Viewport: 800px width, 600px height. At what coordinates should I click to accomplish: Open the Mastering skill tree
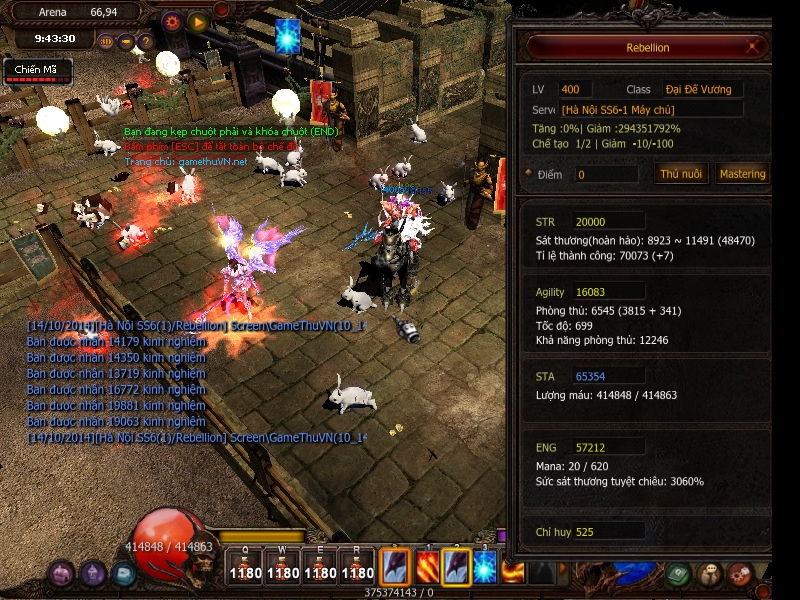(742, 173)
